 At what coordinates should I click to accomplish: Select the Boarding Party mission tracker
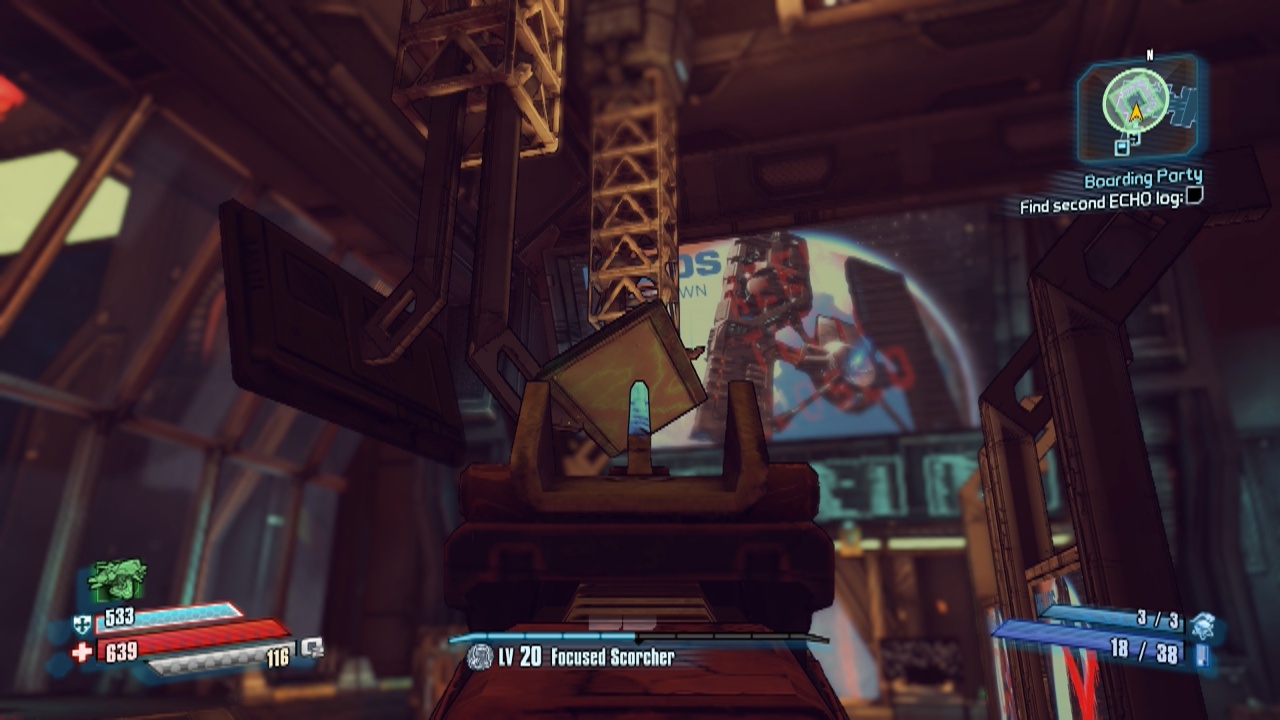pyautogui.click(x=1142, y=179)
